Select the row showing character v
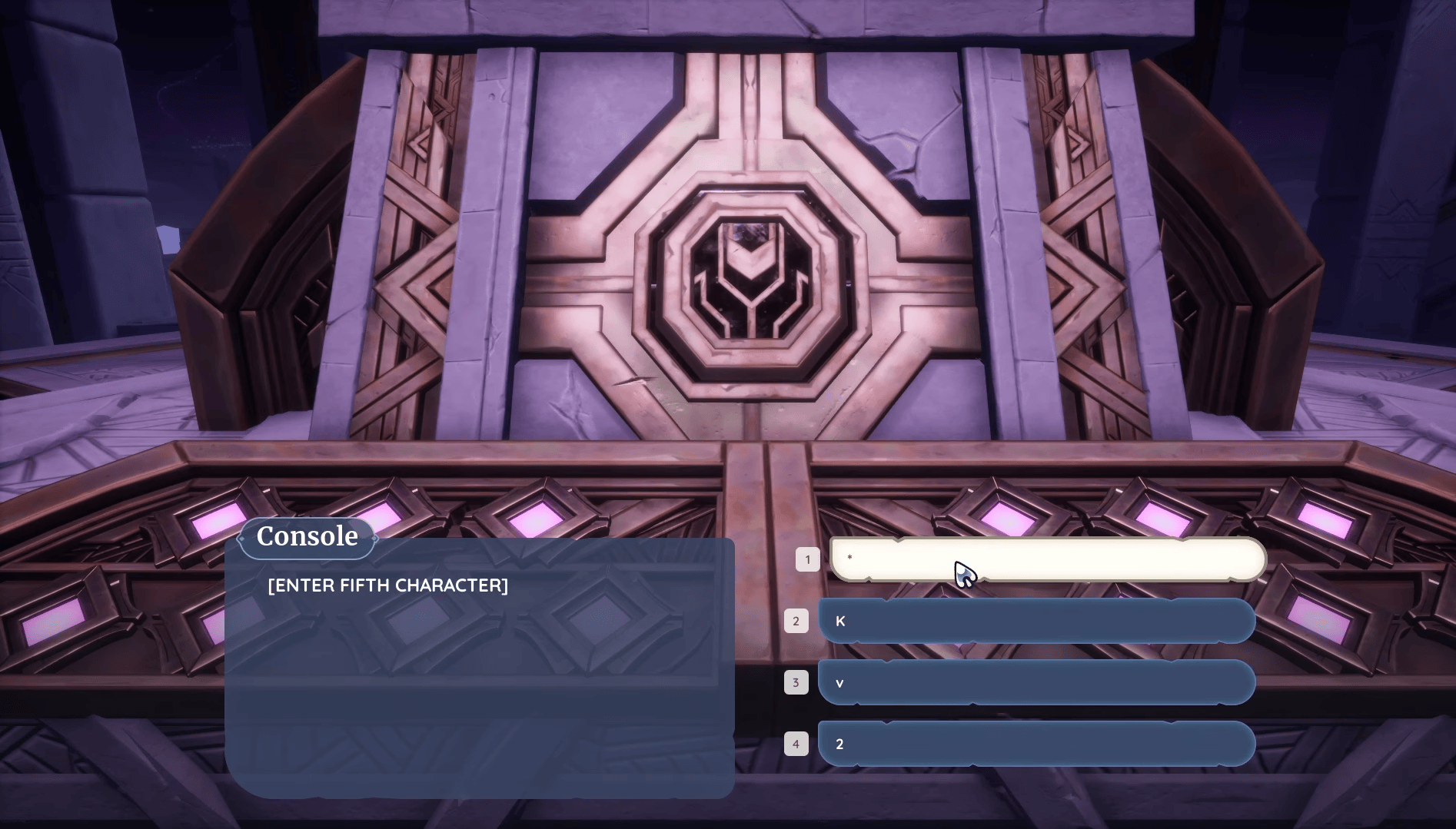This screenshot has width=1456, height=829. coord(1038,682)
